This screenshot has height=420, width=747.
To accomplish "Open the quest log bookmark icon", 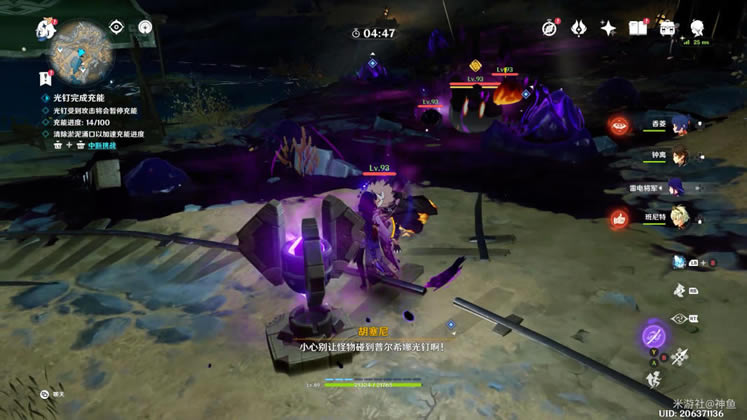I will click(46, 76).
